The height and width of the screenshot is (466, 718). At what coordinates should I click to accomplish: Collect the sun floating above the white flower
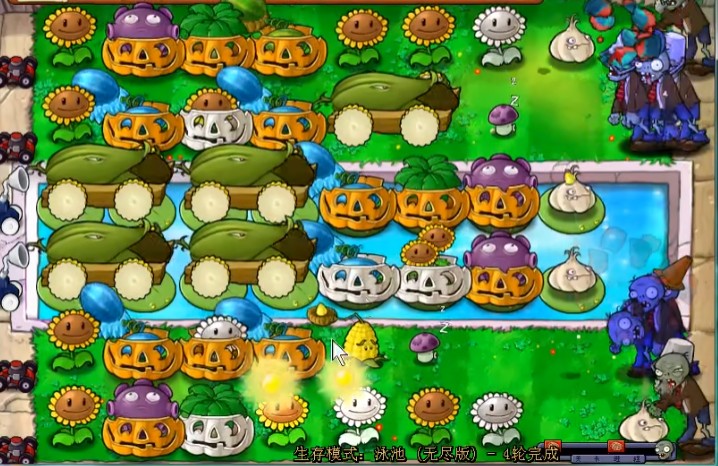click(345, 377)
